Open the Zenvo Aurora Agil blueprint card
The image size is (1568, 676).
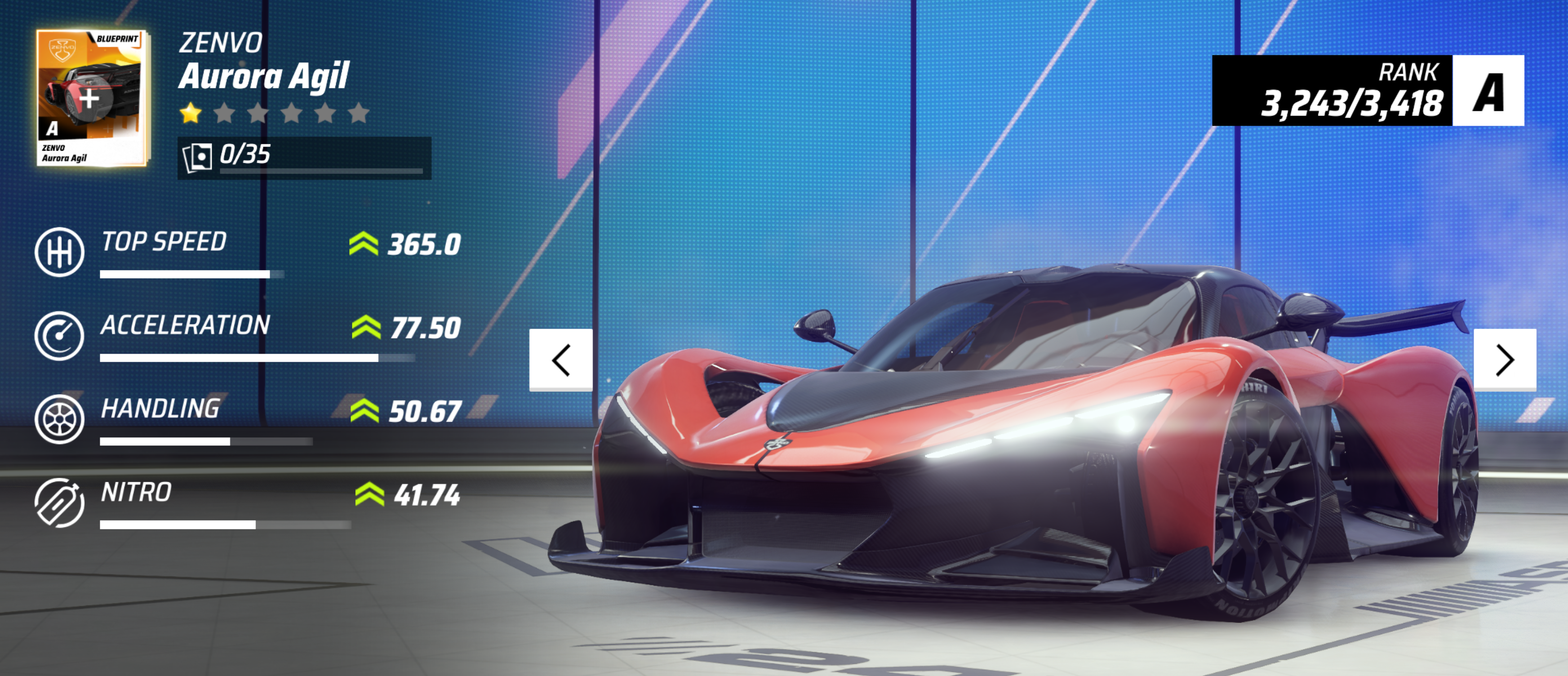click(x=91, y=98)
